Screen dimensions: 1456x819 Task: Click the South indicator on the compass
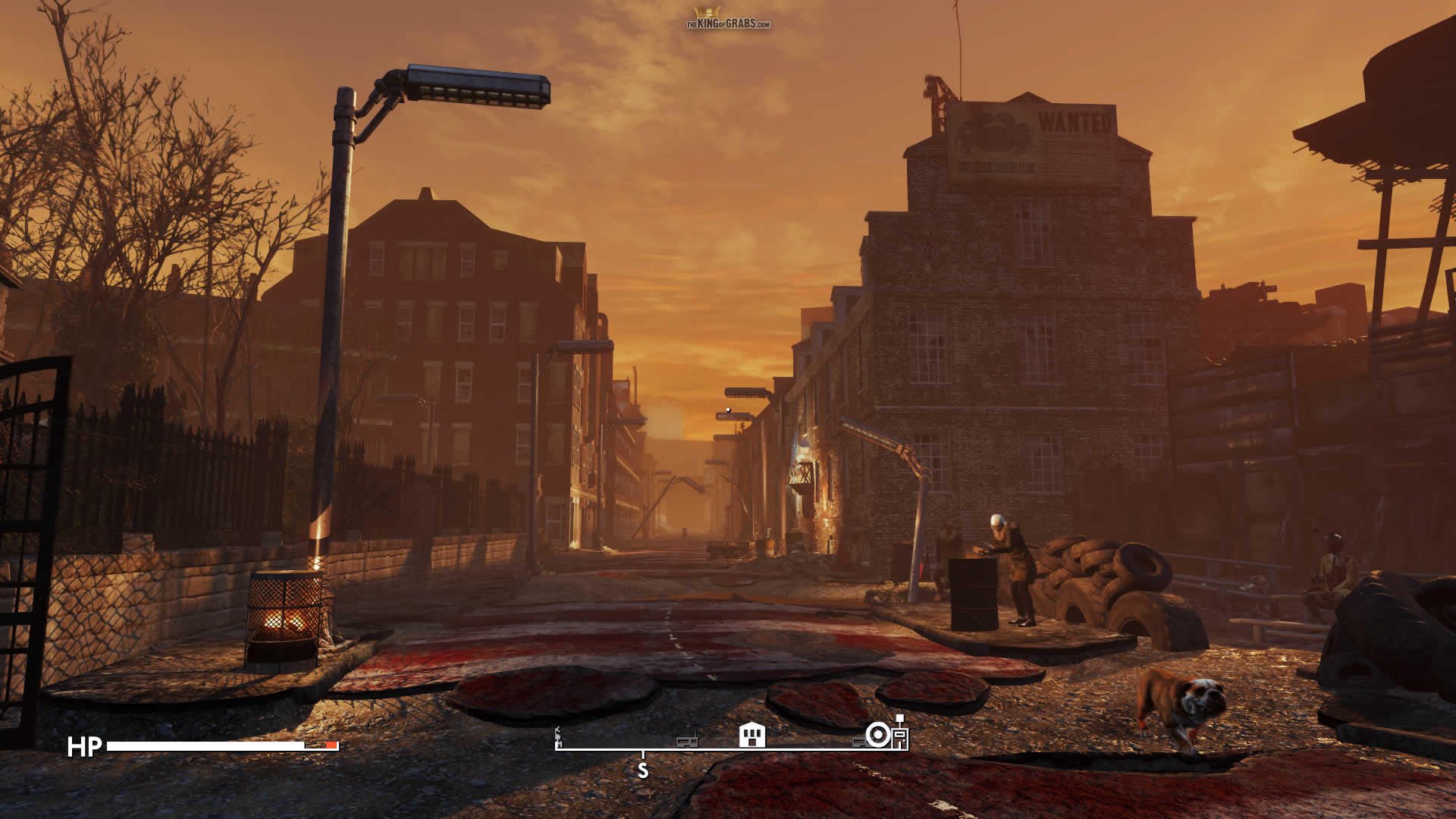coord(643,770)
